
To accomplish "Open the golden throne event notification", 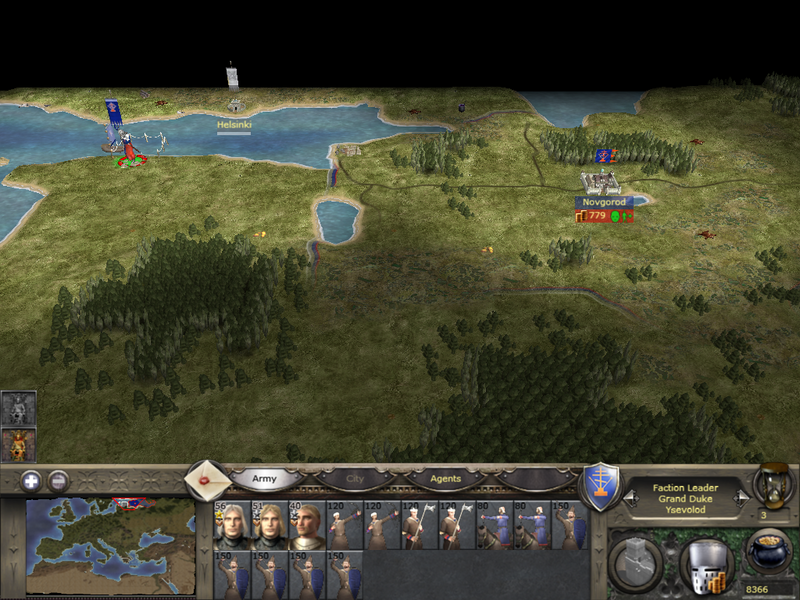I will [19, 443].
